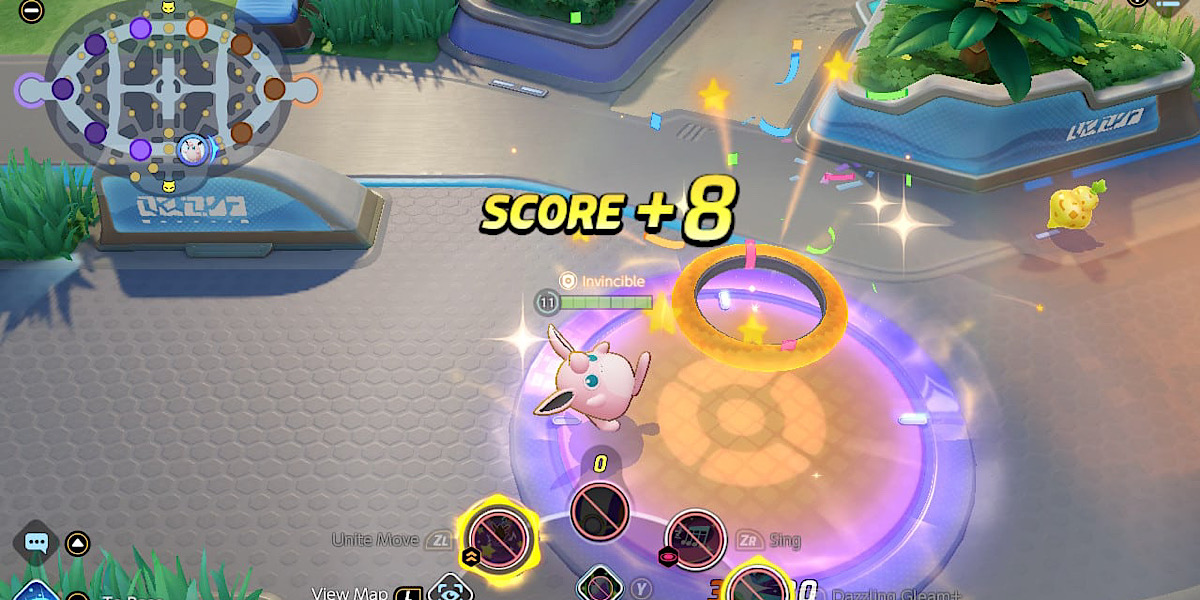Select the far-right orange base ring on minimap
The width and height of the screenshot is (1200, 600).
(x=304, y=91)
